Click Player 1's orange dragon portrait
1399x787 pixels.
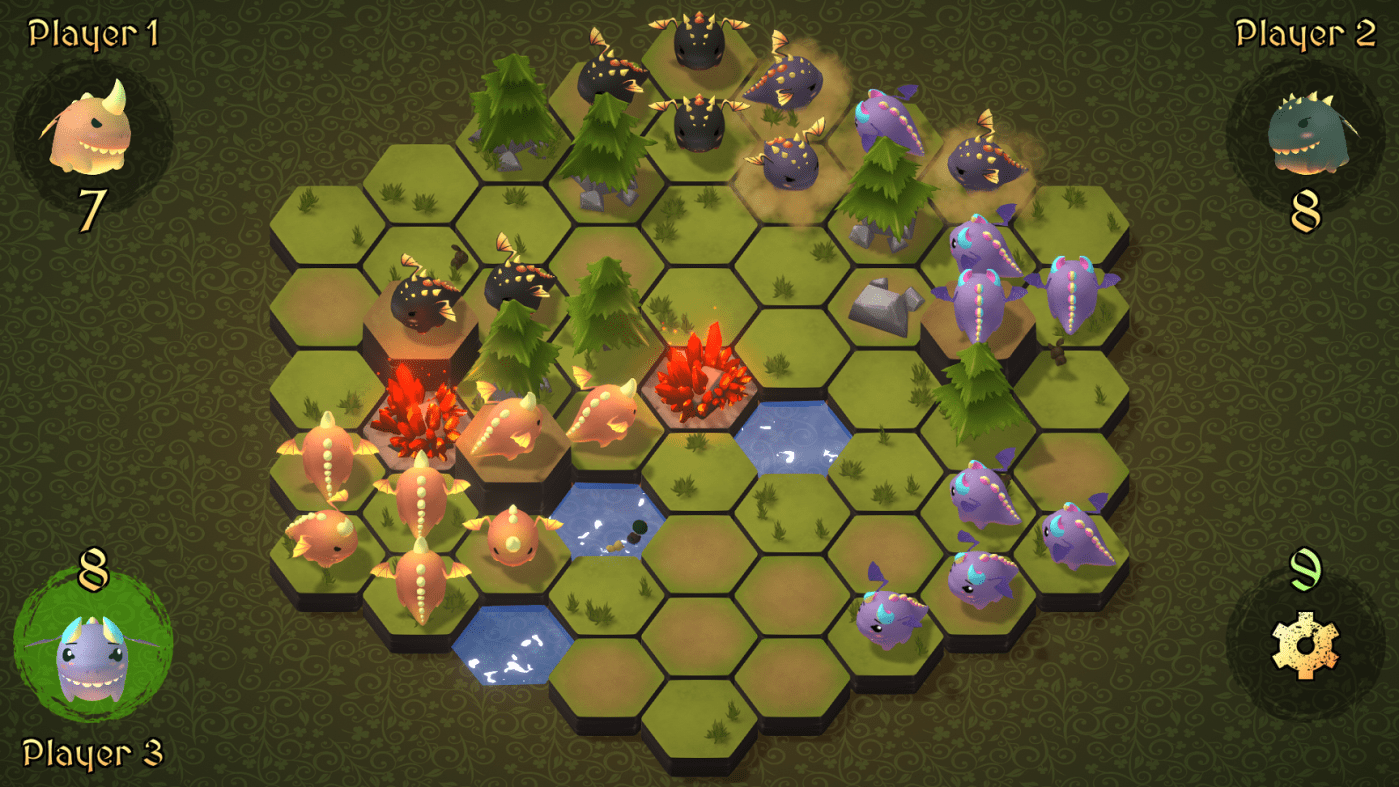pyautogui.click(x=91, y=130)
